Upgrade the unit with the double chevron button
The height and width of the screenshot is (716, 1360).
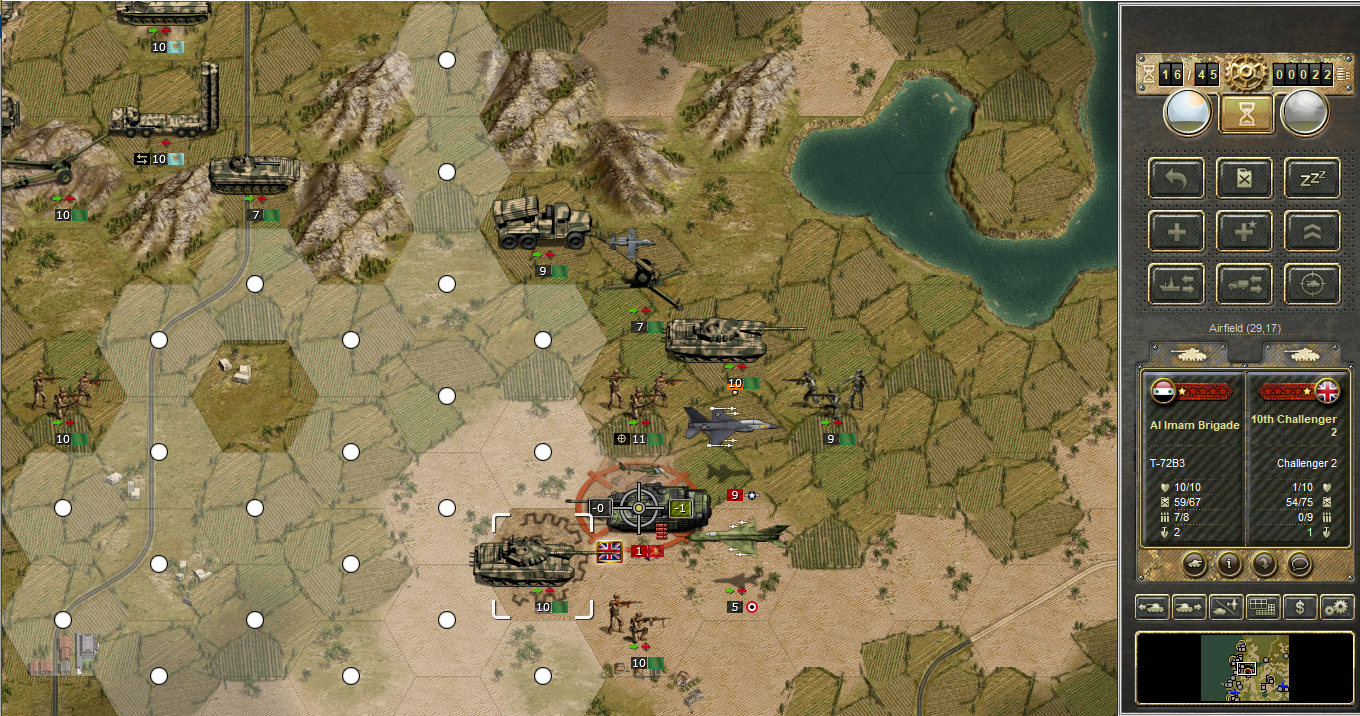click(x=1312, y=231)
